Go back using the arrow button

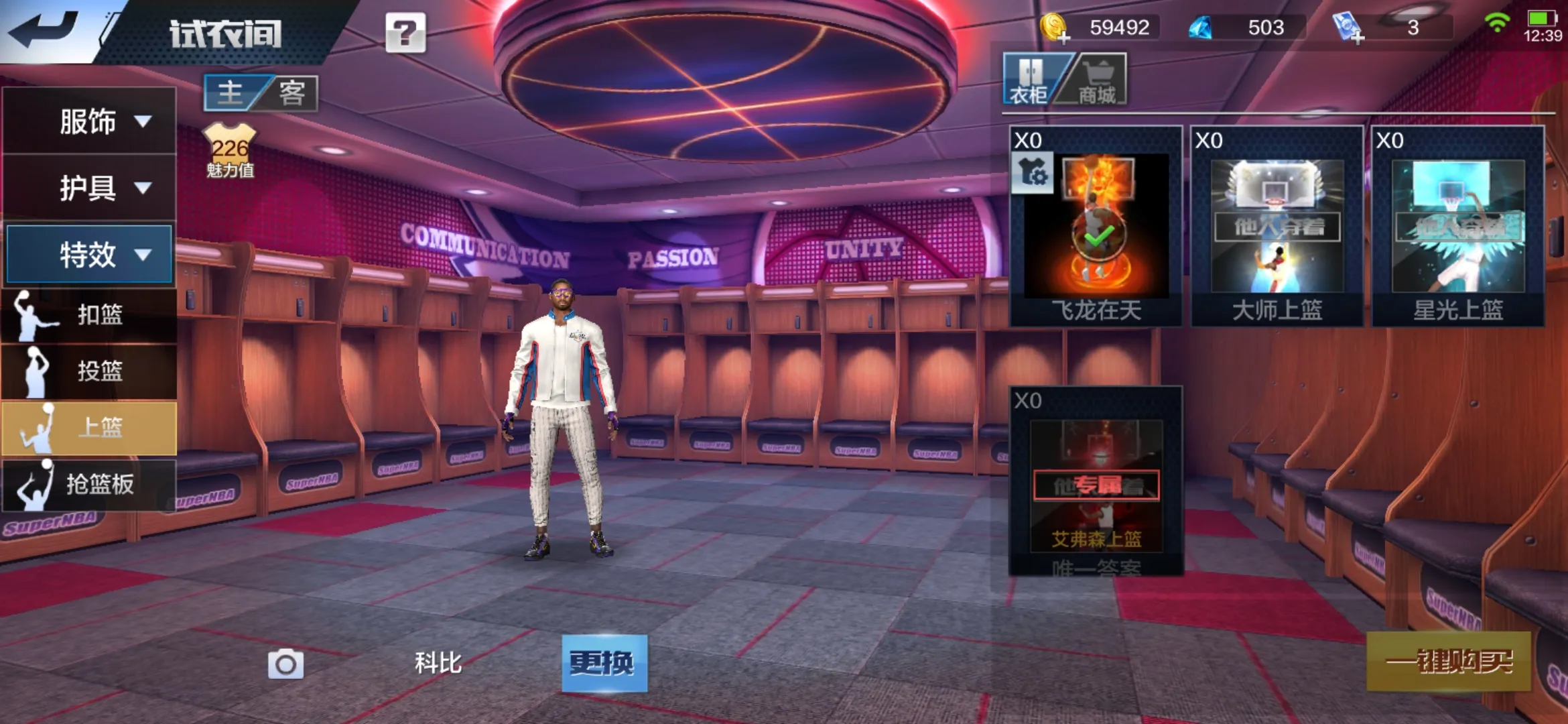point(44,29)
